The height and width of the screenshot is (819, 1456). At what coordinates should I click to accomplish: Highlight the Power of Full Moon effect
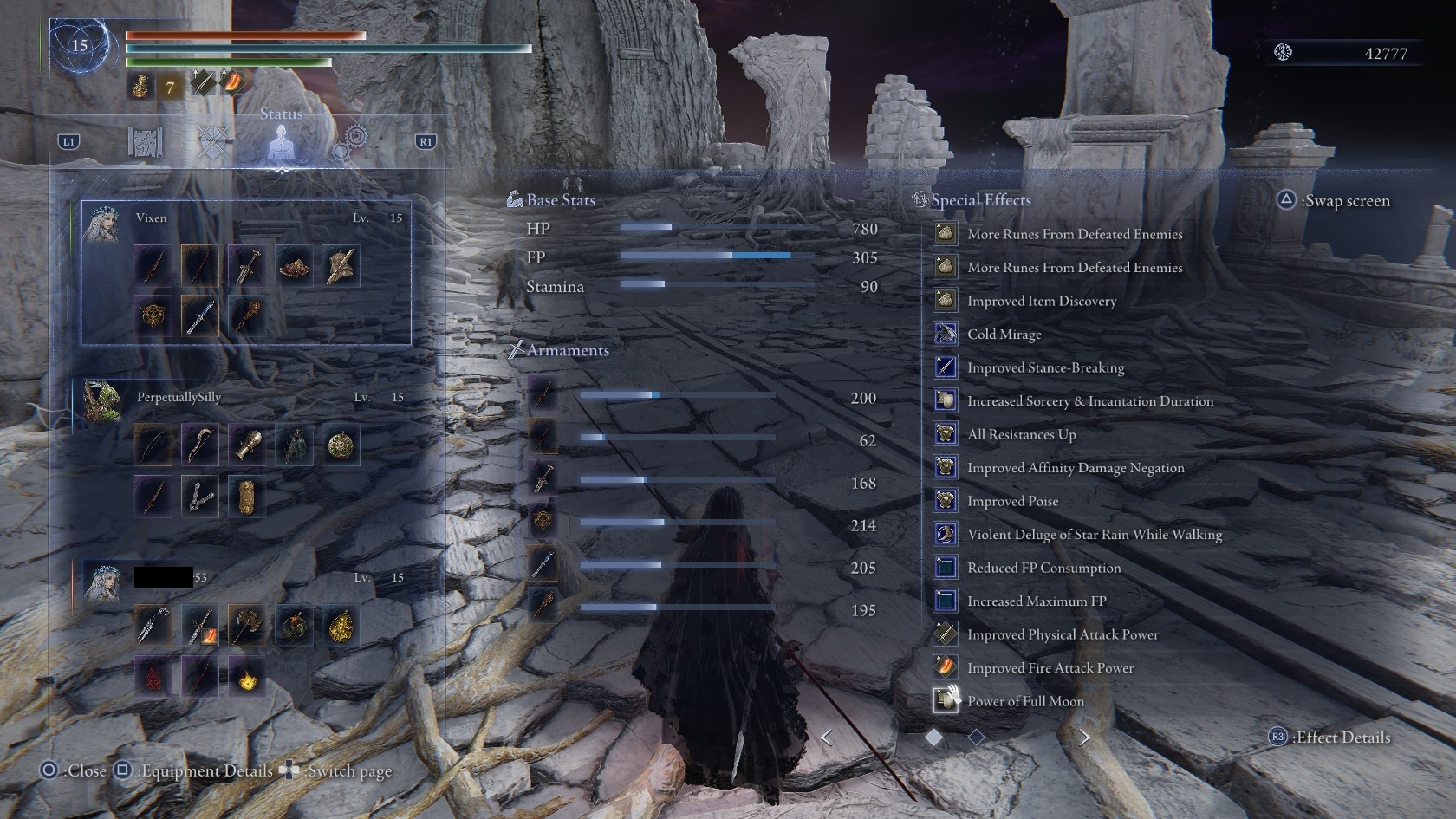[1025, 702]
